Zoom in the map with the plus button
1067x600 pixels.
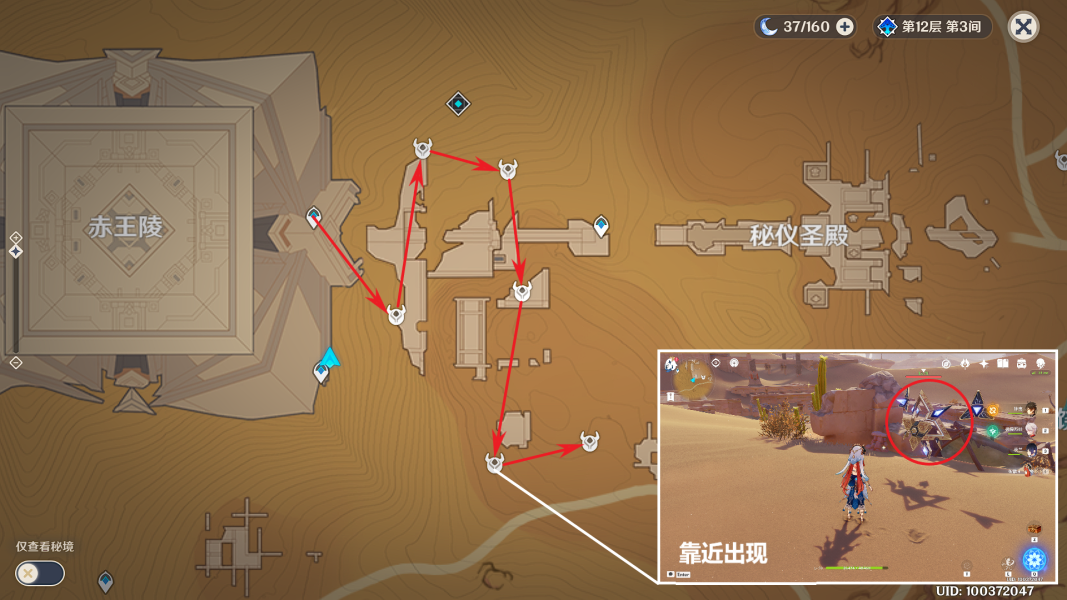[16, 237]
